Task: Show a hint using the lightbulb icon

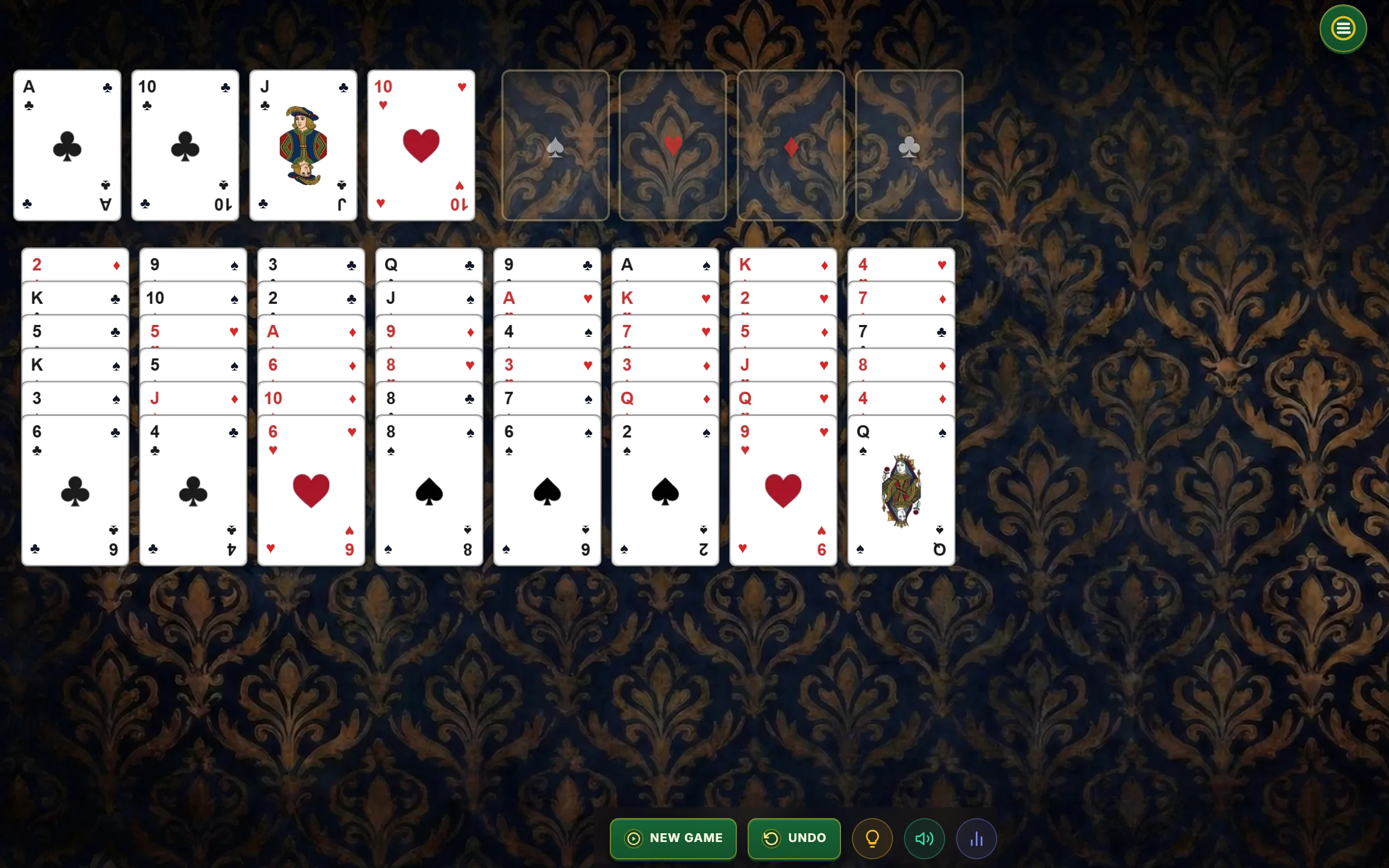Action: (x=872, y=838)
